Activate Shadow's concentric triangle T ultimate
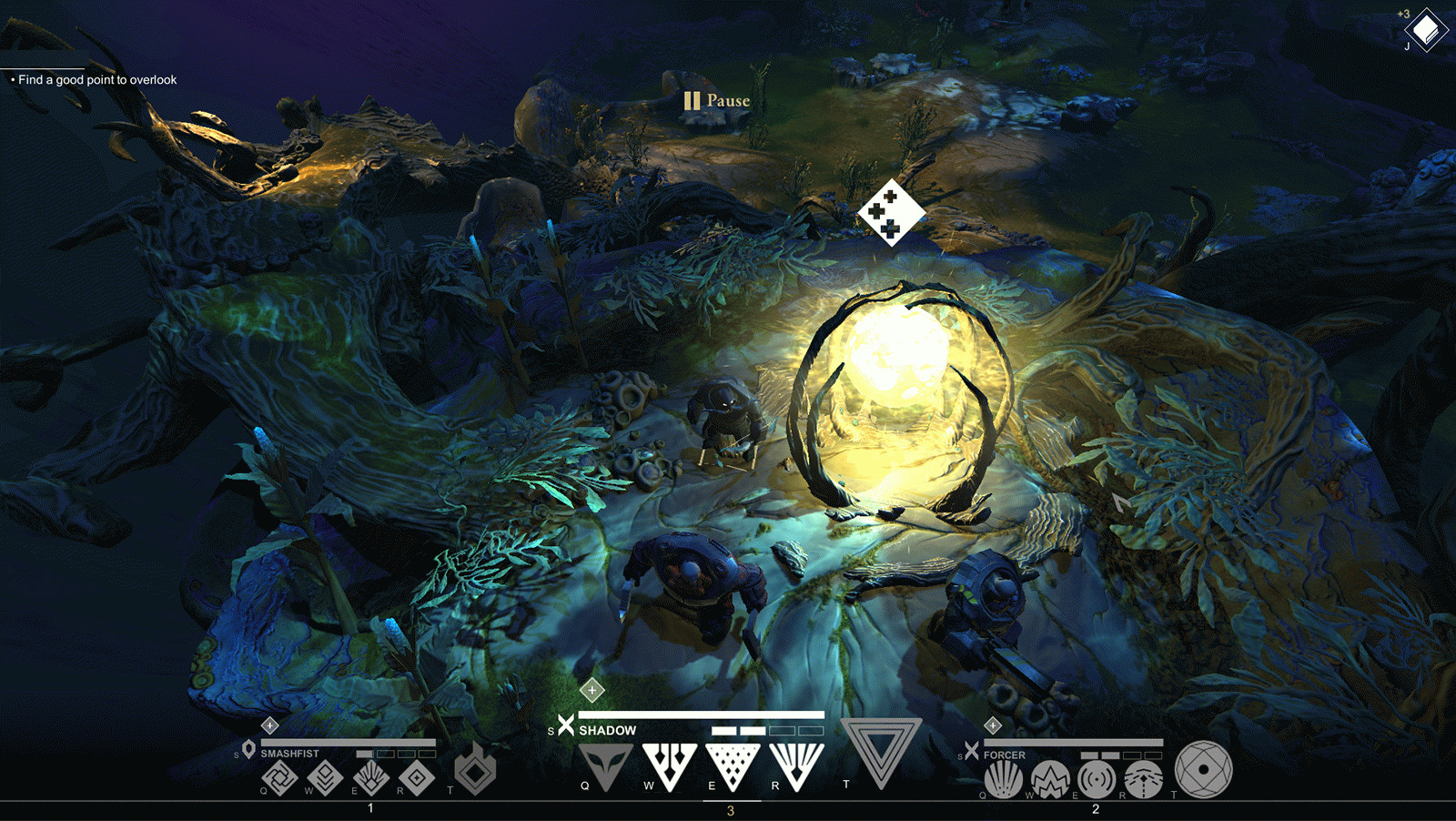Image resolution: width=1456 pixels, height=821 pixels. [881, 749]
